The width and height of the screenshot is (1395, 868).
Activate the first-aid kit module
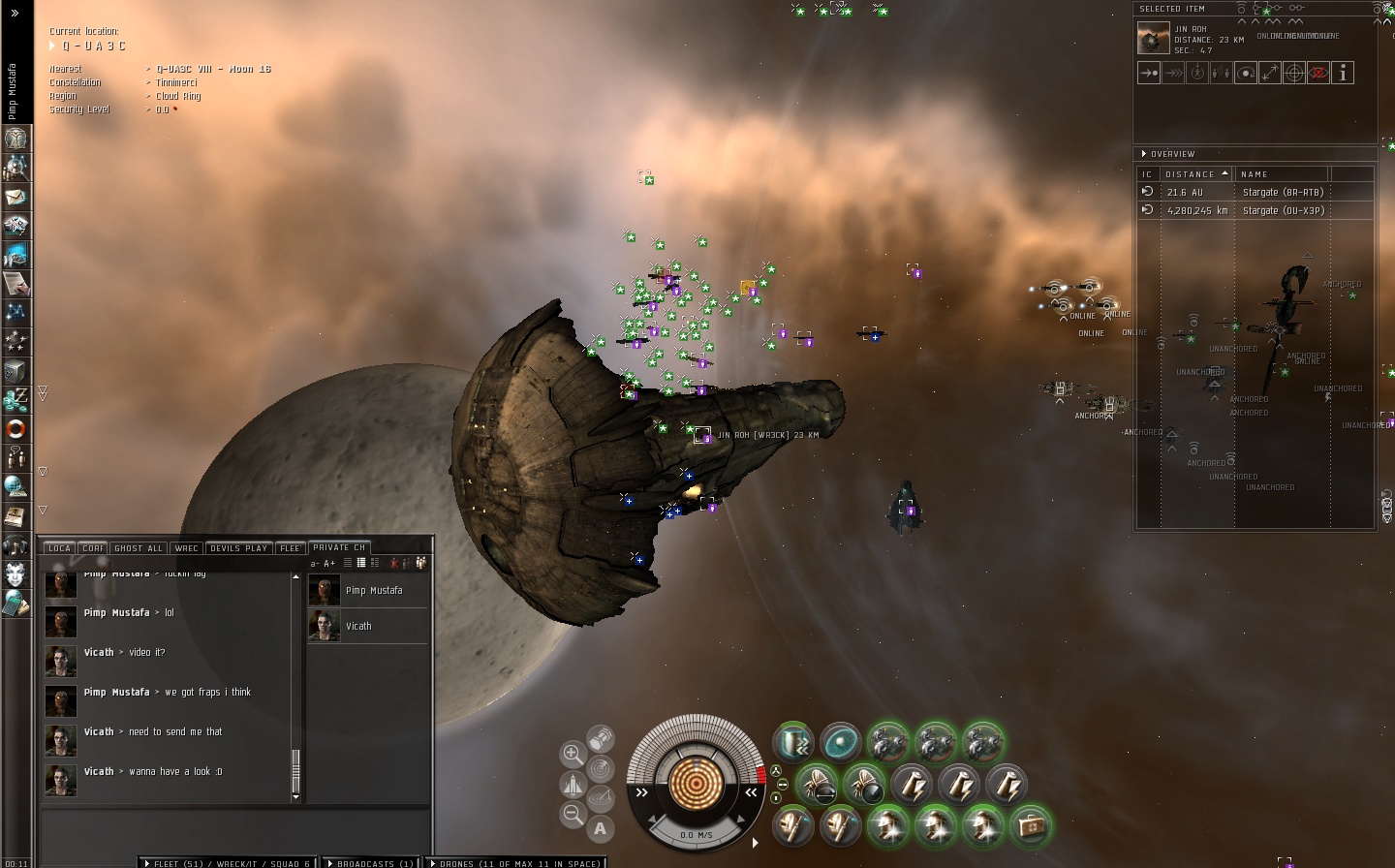(1031, 826)
